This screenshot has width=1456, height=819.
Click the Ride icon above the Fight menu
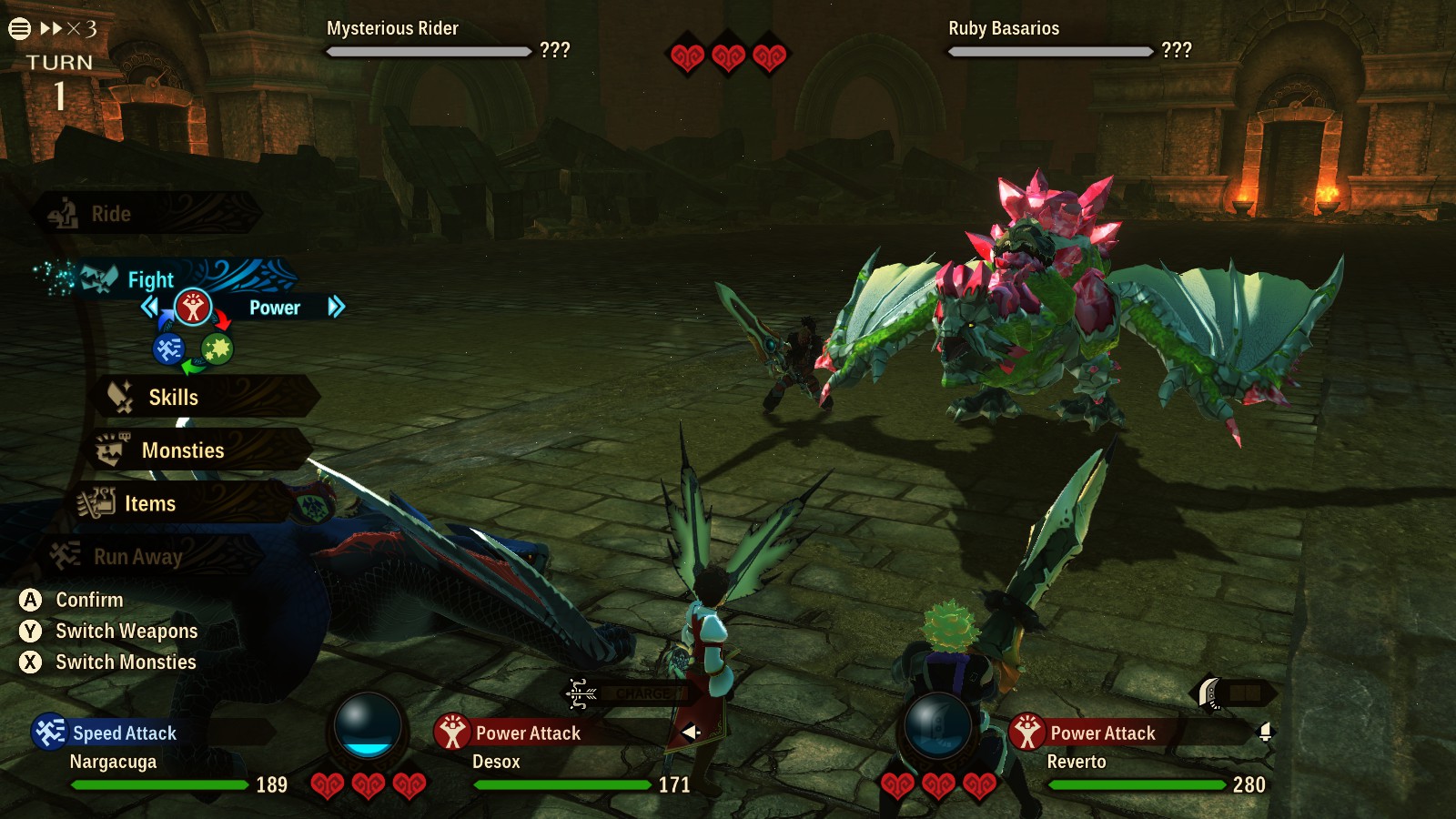tap(62, 213)
